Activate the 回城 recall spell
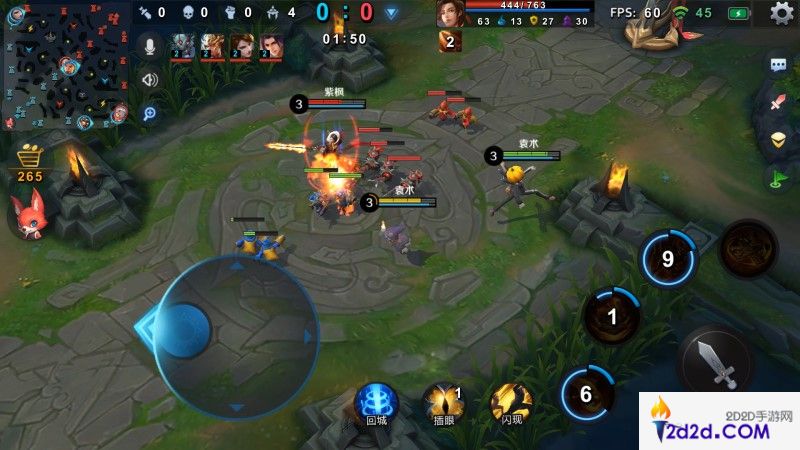The height and width of the screenshot is (450, 800). pos(377,401)
